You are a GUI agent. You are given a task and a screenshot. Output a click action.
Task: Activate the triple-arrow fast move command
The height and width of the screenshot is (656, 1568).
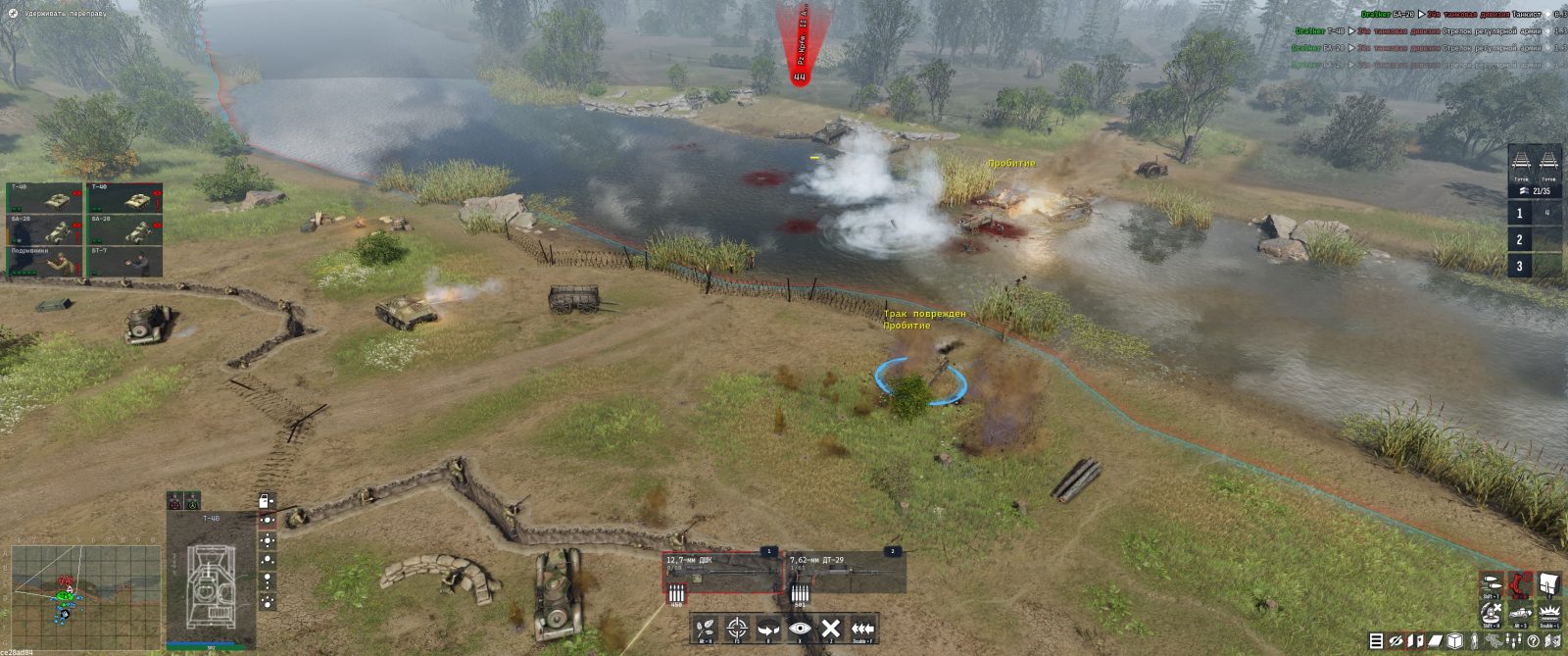click(x=862, y=629)
